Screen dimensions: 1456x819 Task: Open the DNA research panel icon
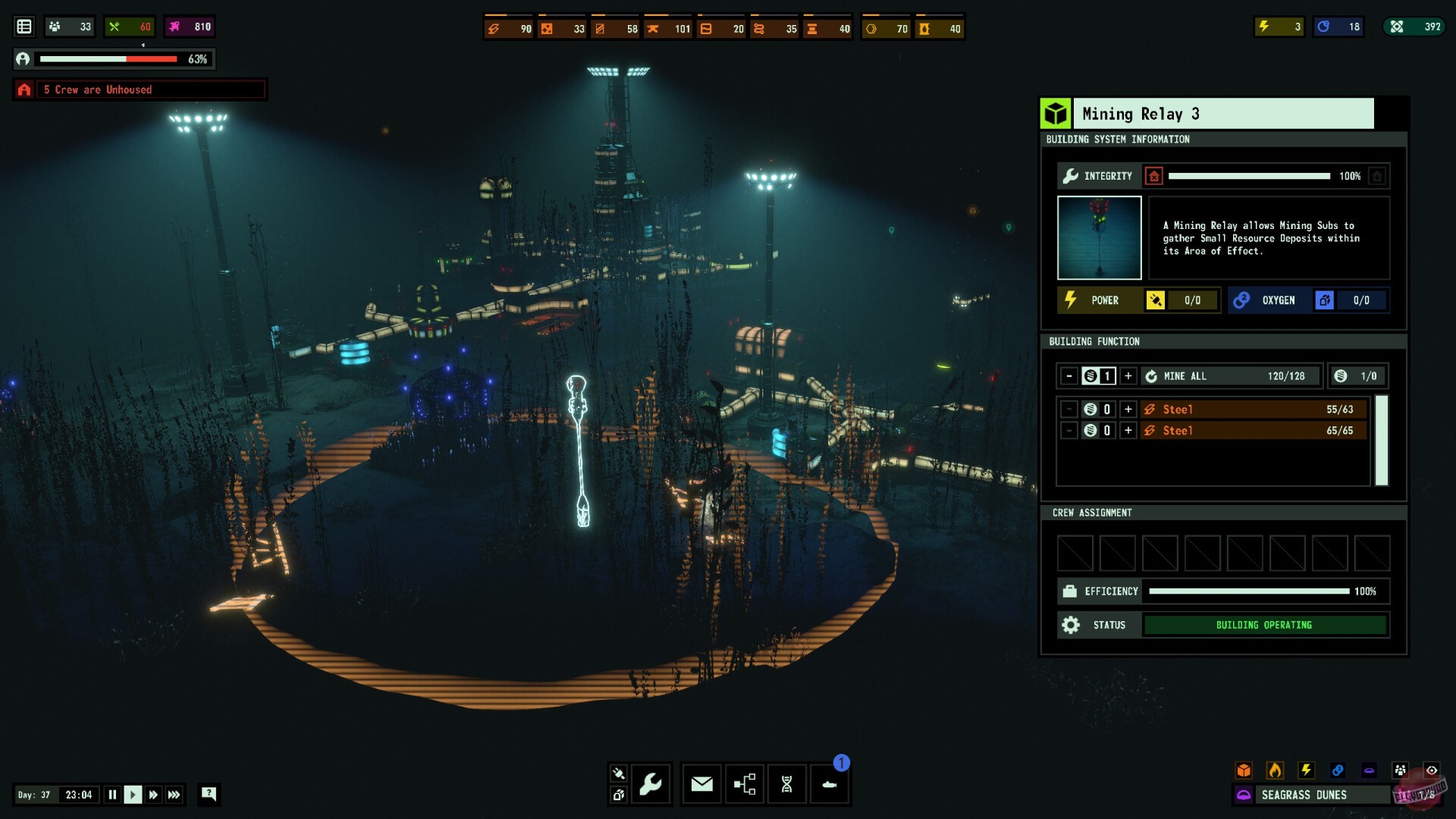tap(787, 784)
